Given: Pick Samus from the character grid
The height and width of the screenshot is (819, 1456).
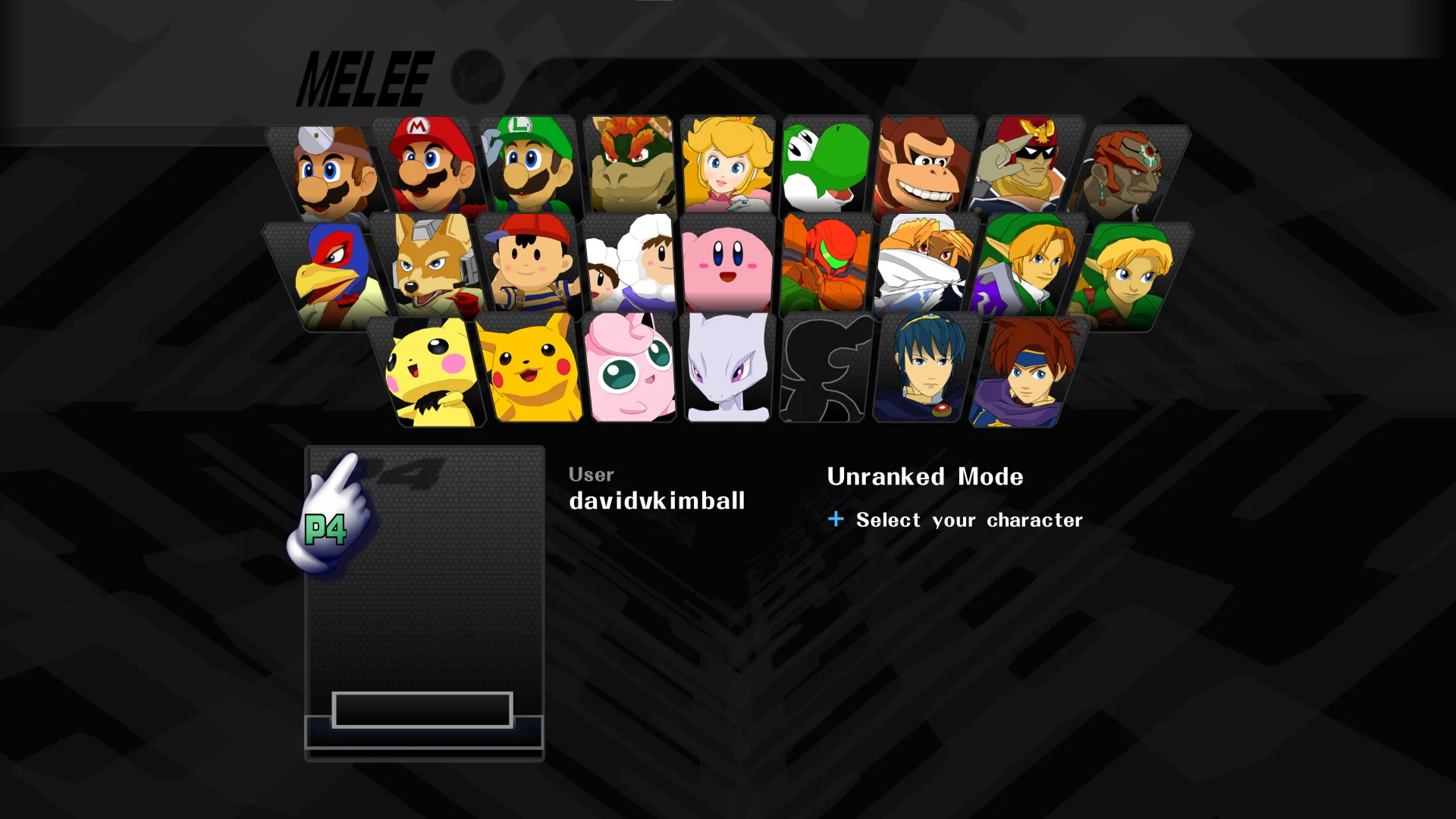Looking at the screenshot, I should pyautogui.click(x=827, y=265).
